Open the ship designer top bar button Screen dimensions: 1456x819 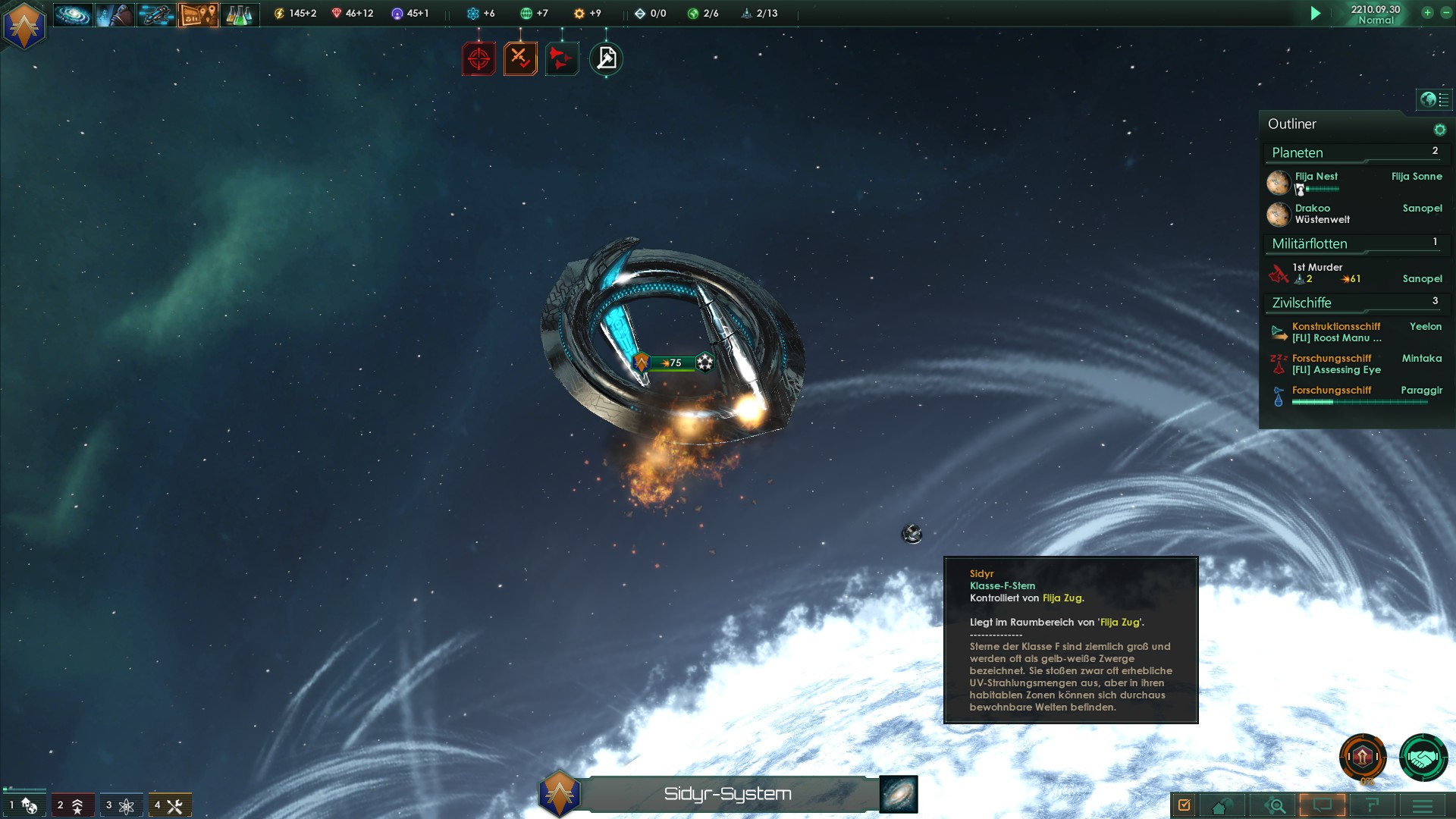point(156,14)
